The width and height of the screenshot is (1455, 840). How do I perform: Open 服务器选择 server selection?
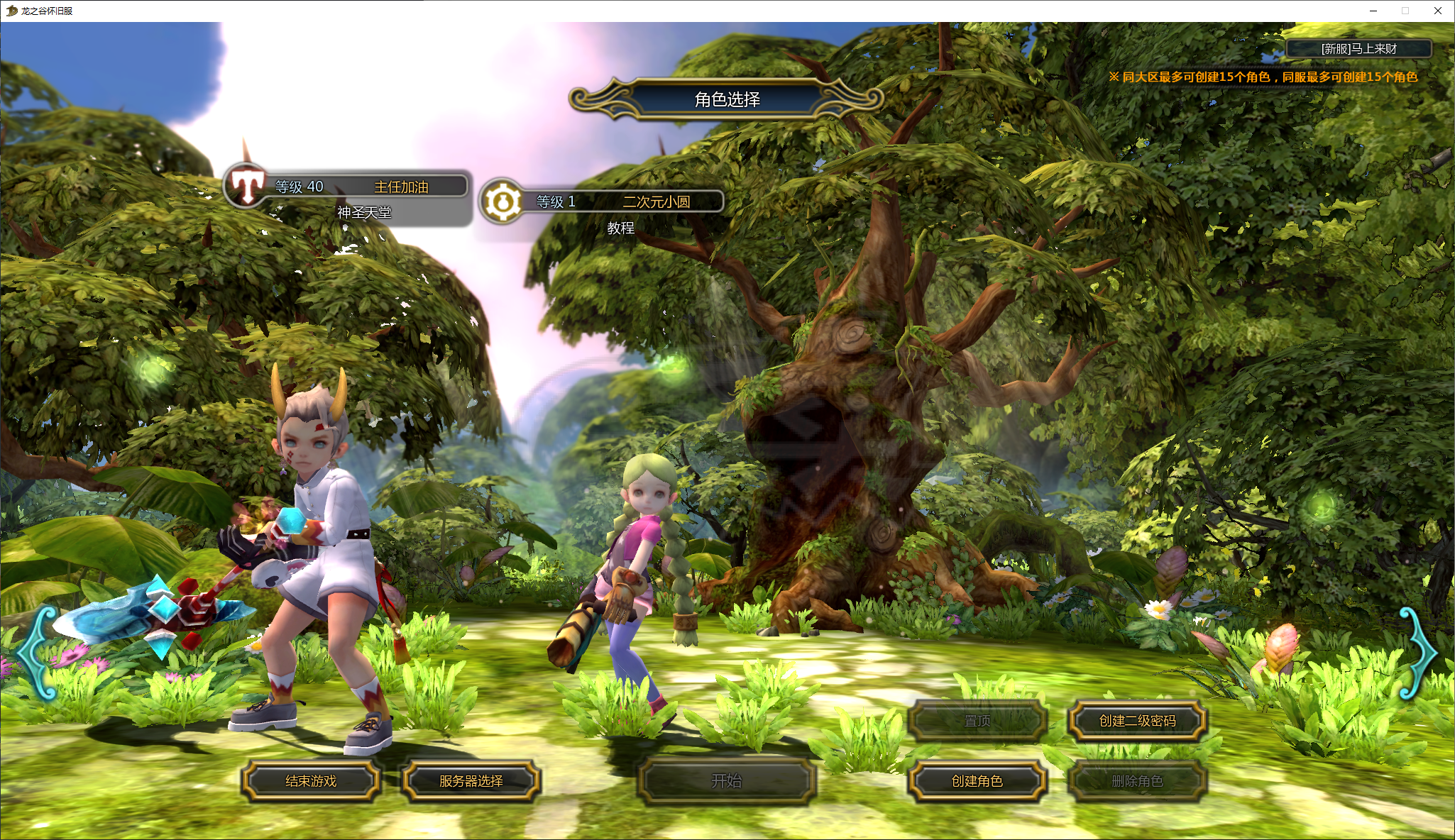click(x=471, y=781)
